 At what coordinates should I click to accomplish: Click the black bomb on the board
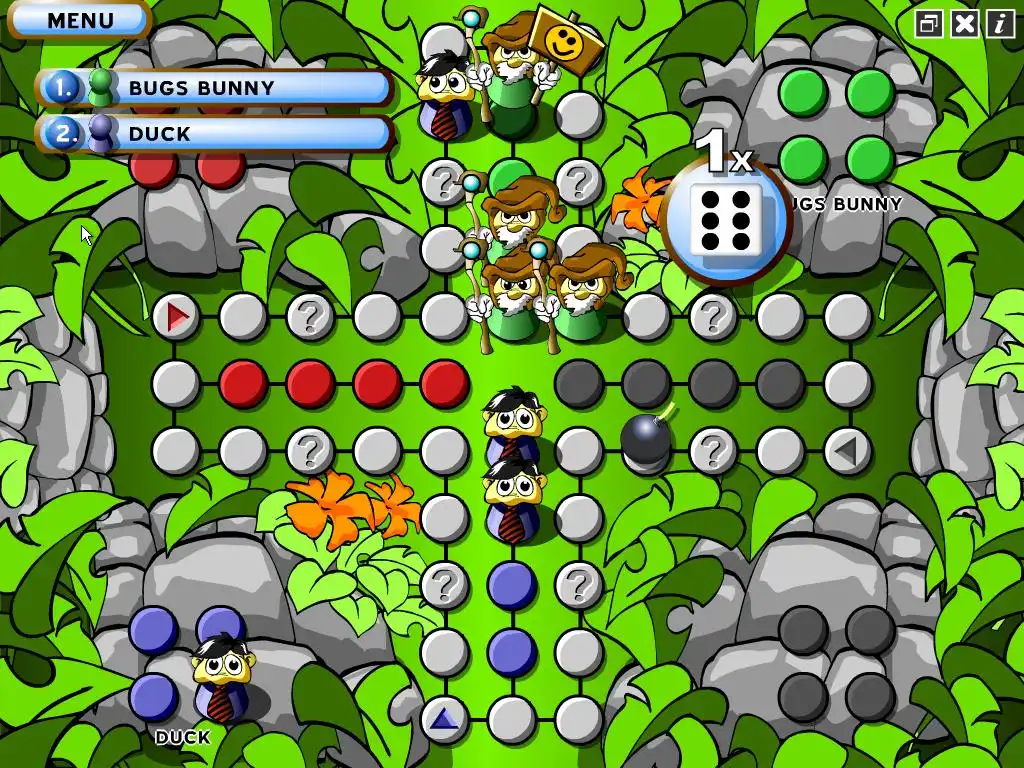pyautogui.click(x=646, y=441)
